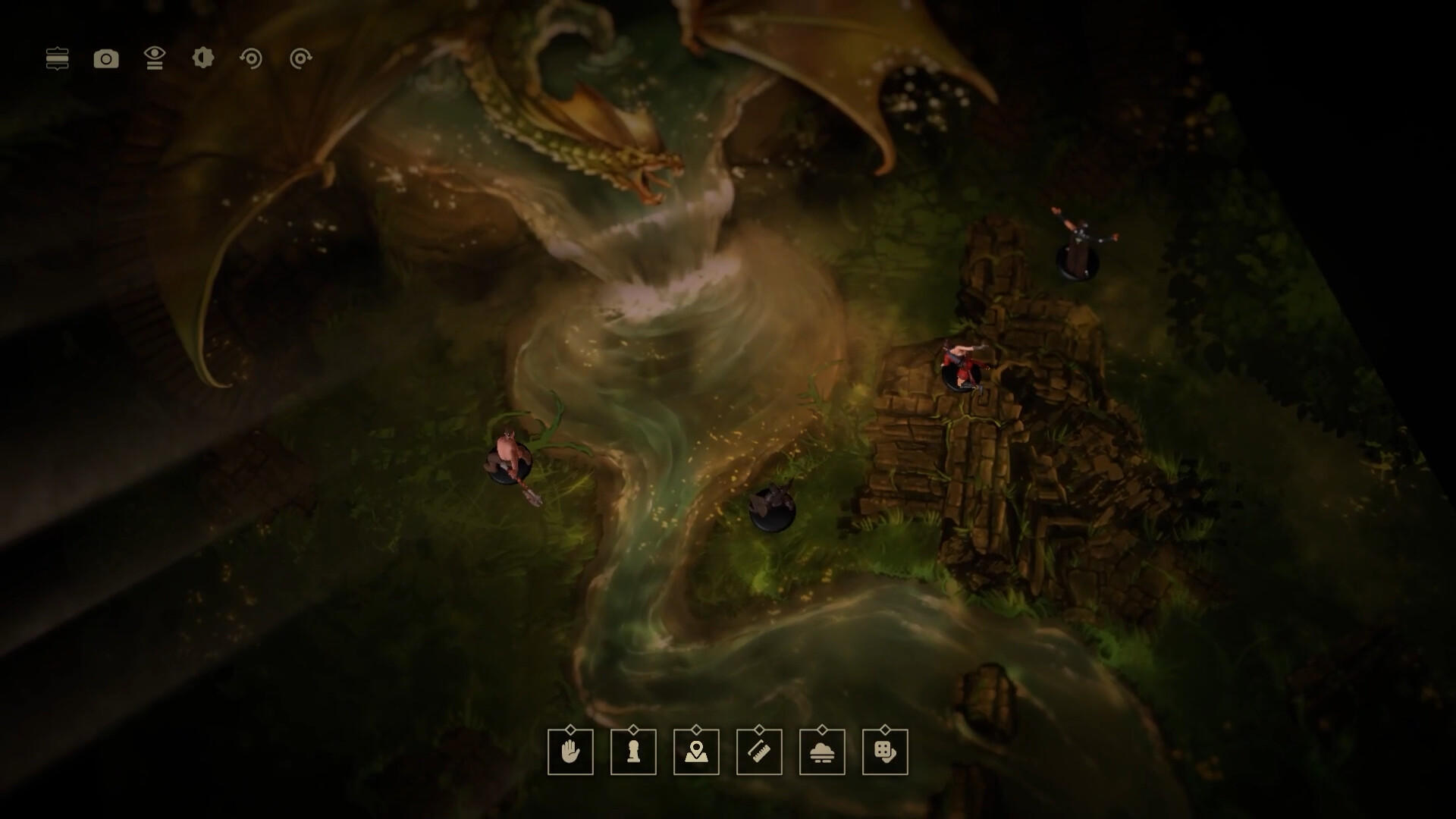Image resolution: width=1456 pixels, height=819 pixels.
Task: Select the fog of war tool
Action: 823,752
